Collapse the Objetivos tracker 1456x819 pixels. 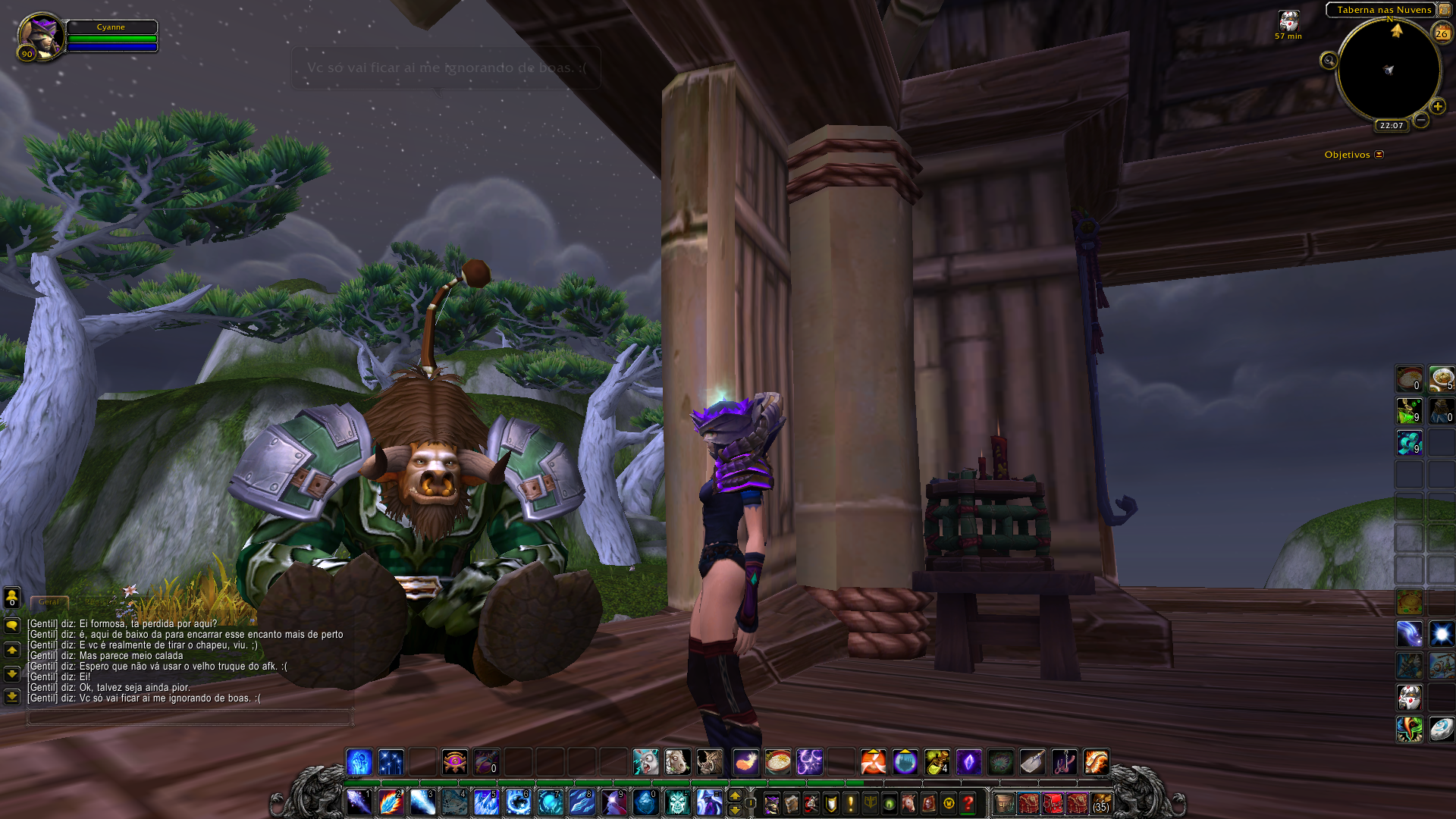pyautogui.click(x=1379, y=155)
